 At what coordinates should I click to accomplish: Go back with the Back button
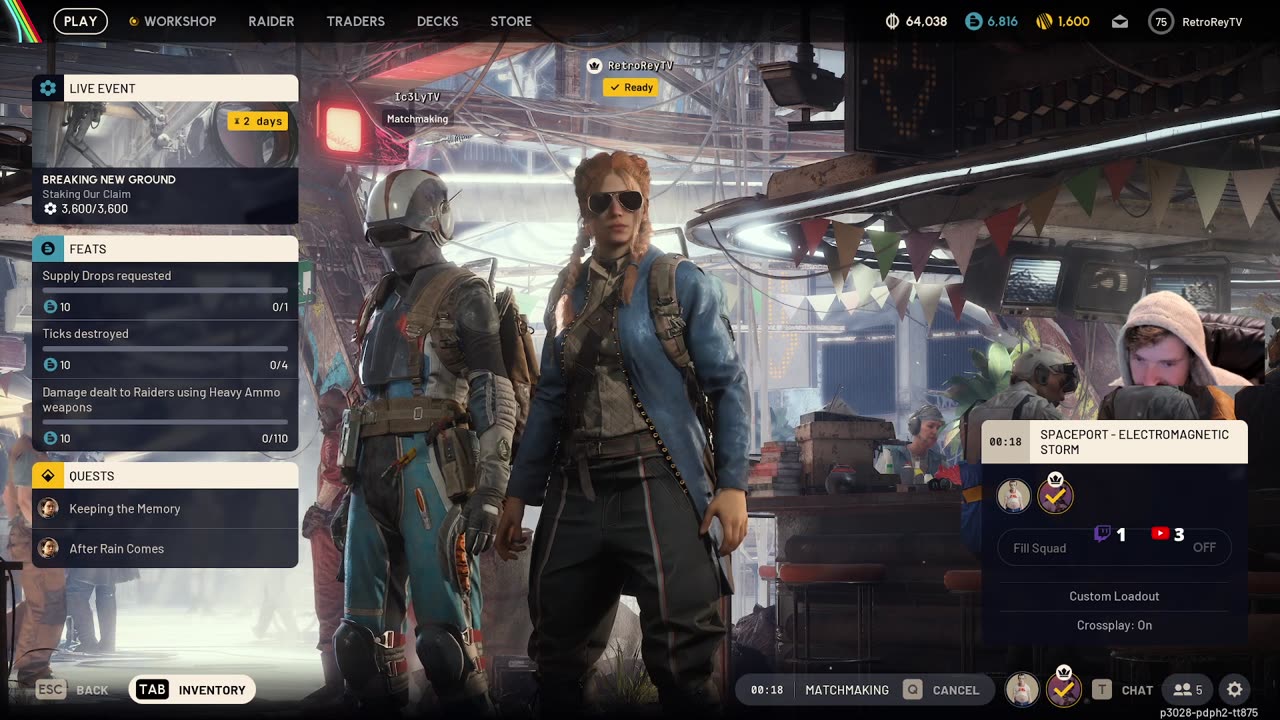click(x=73, y=690)
